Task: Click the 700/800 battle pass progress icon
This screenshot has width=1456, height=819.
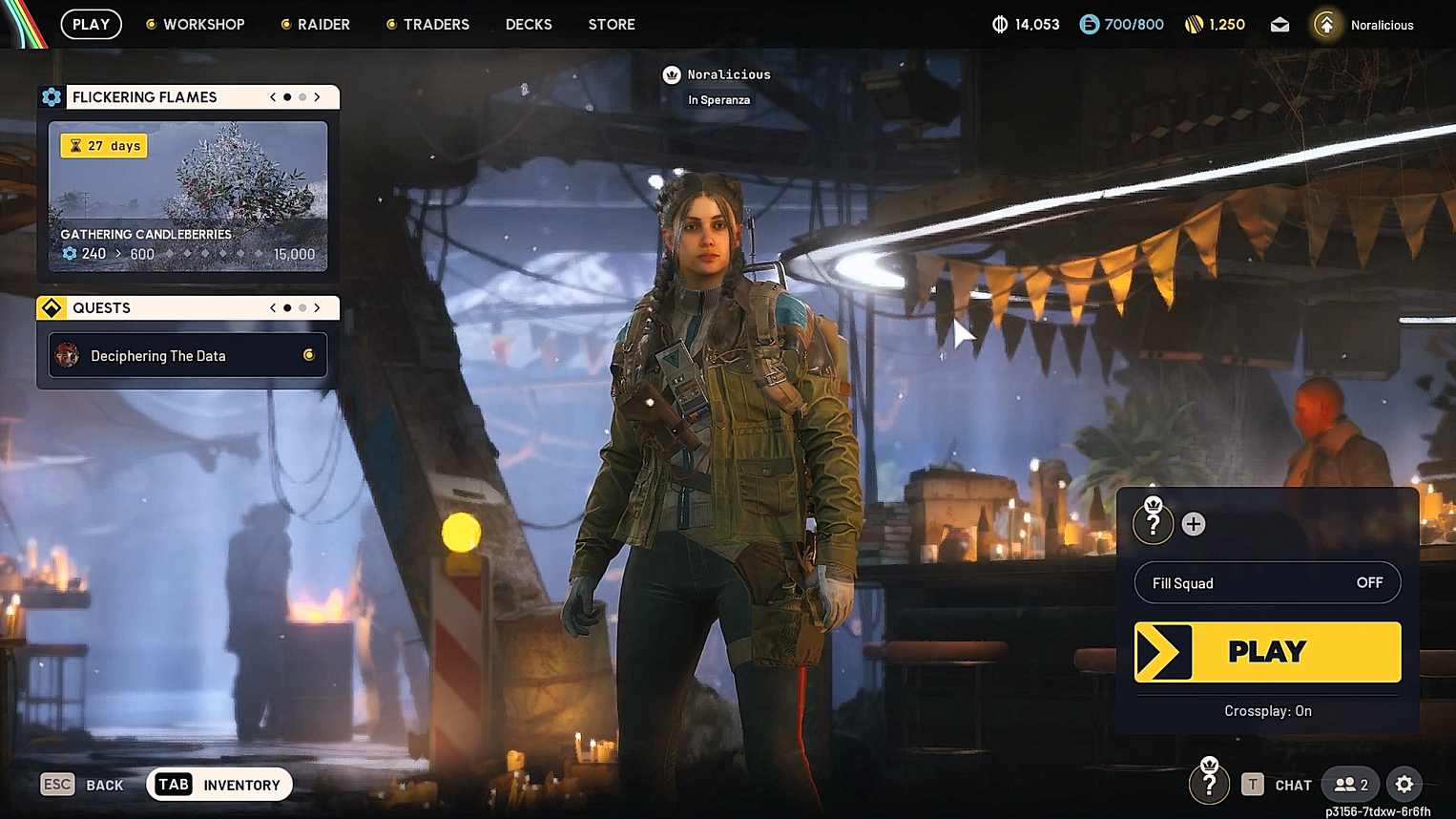Action: click(x=1089, y=24)
